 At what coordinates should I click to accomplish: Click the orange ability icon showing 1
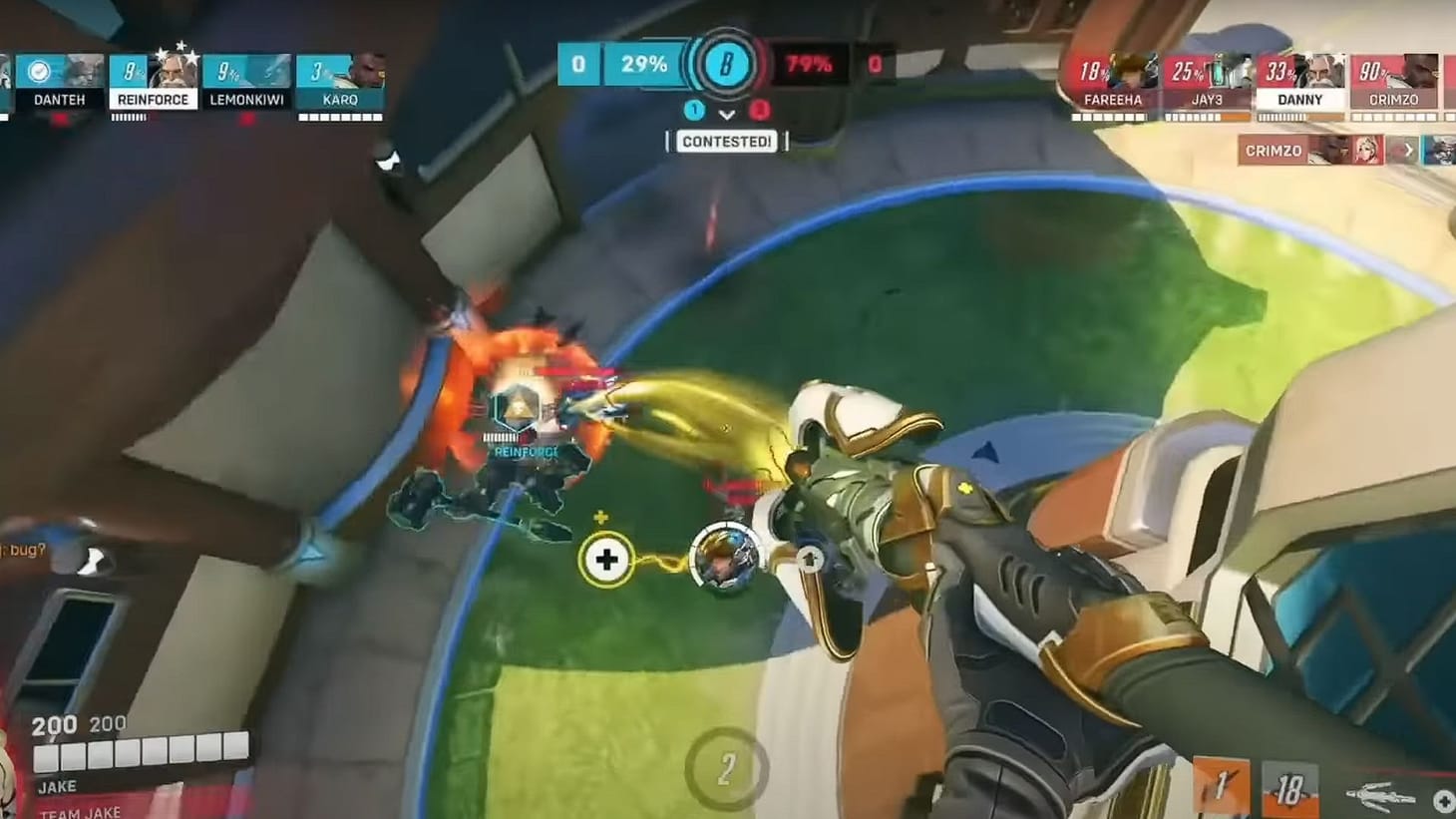pos(1221,786)
